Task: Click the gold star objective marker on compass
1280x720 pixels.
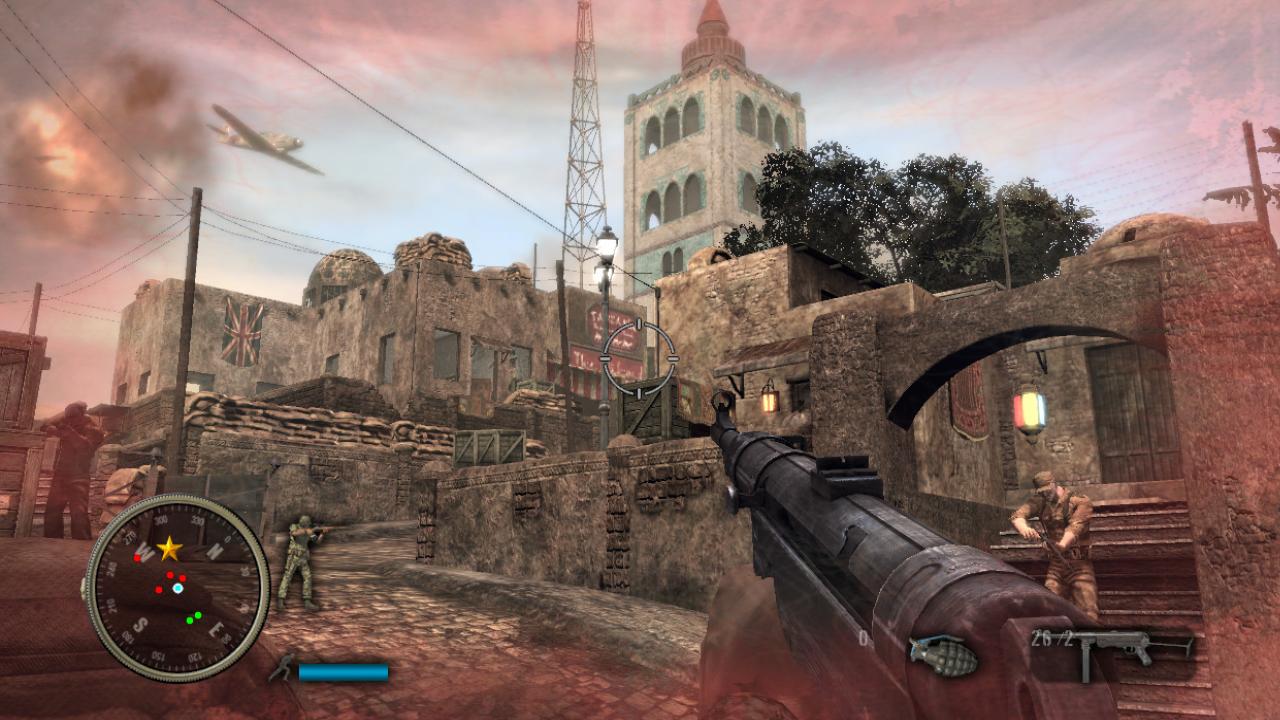Action: pos(169,547)
